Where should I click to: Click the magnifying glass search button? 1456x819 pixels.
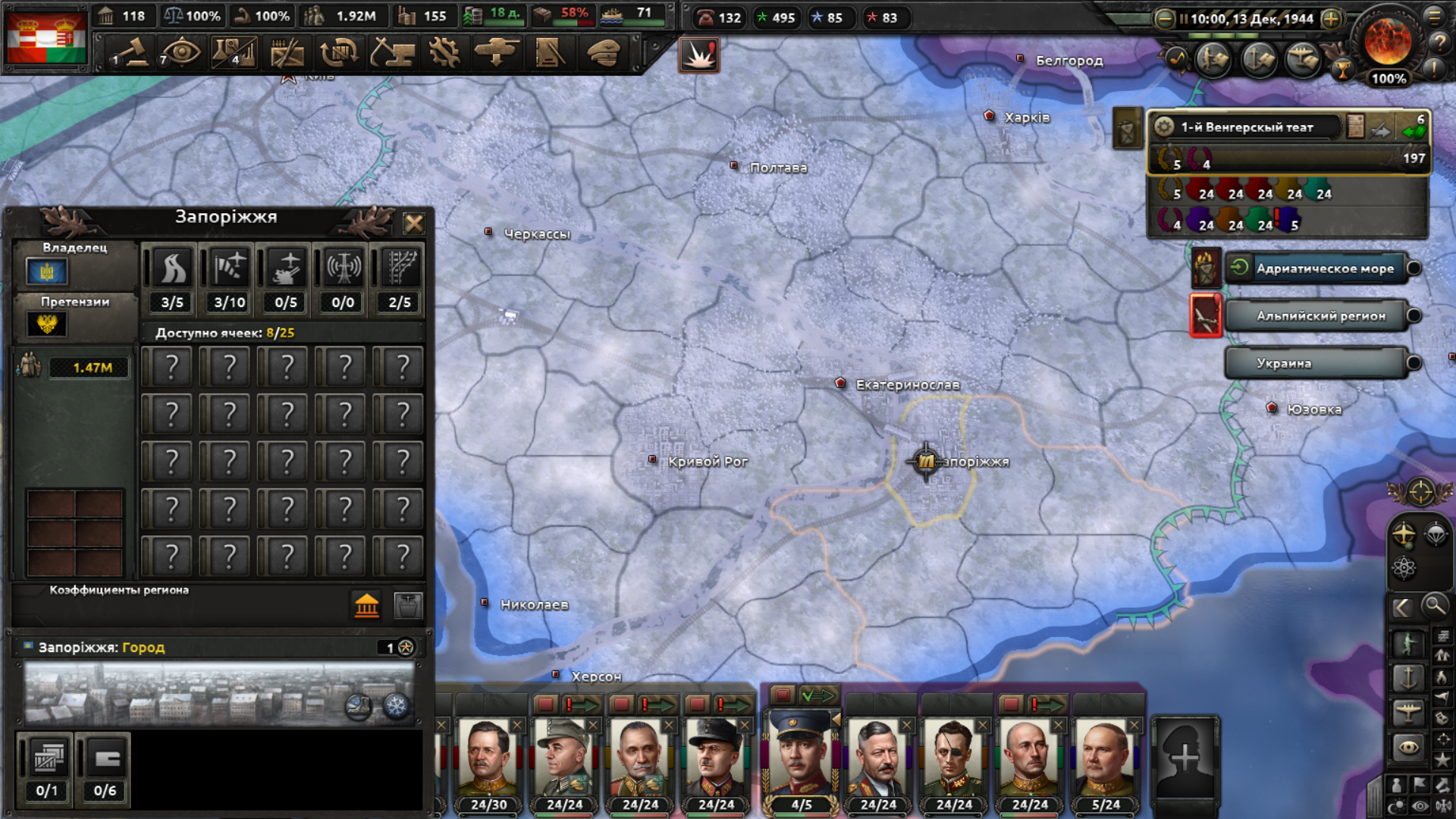click(x=1434, y=606)
